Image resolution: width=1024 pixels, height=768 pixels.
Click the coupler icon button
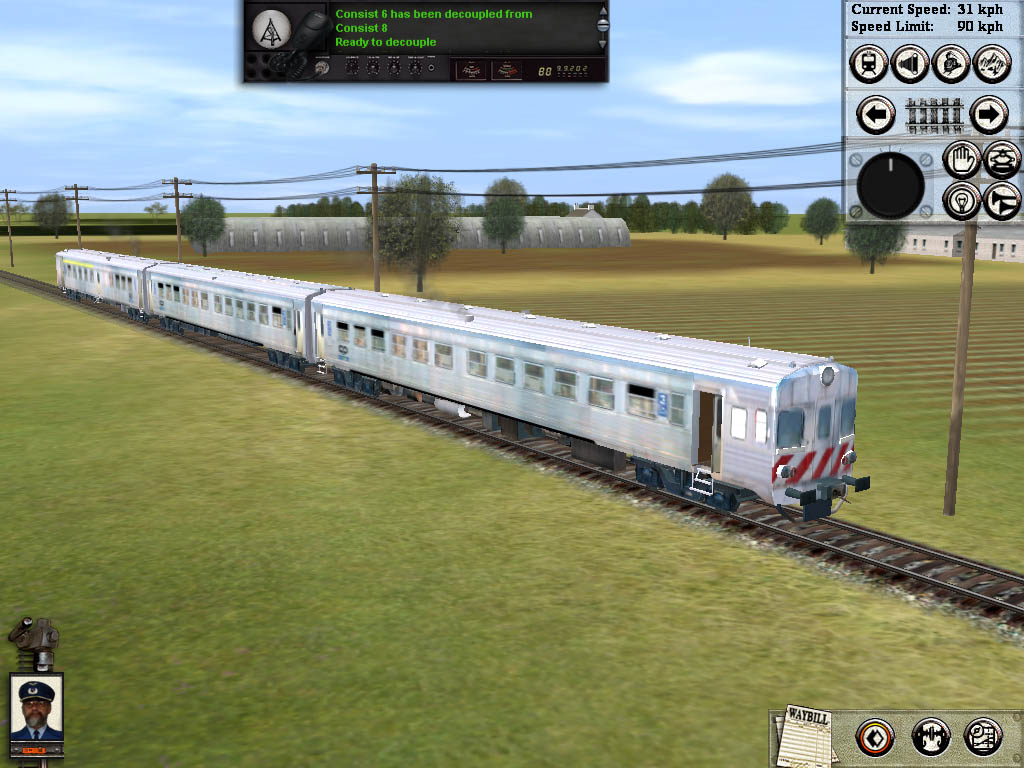930,738
